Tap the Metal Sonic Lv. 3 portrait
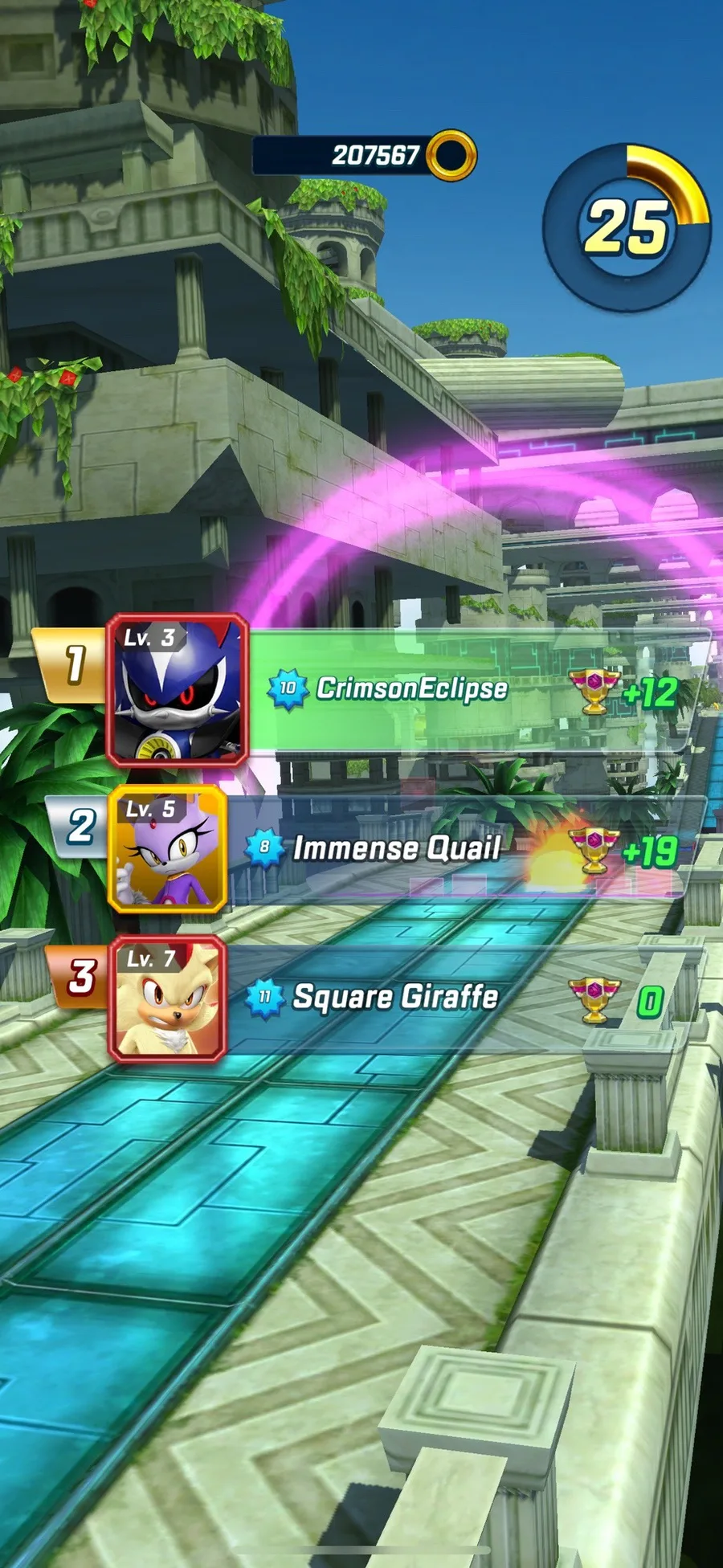The image size is (723, 1568). click(x=178, y=691)
